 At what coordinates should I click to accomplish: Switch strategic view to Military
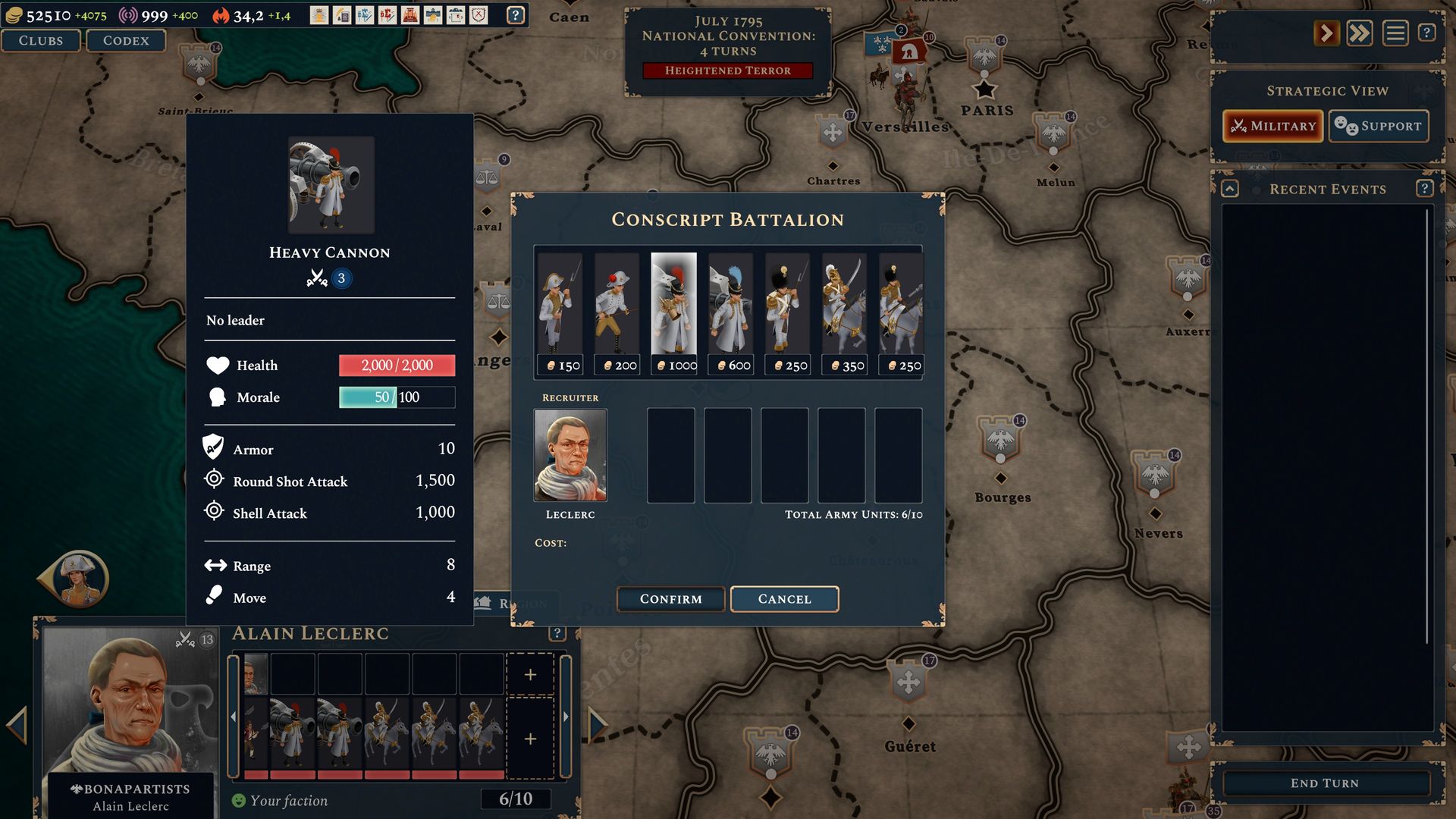[1272, 126]
